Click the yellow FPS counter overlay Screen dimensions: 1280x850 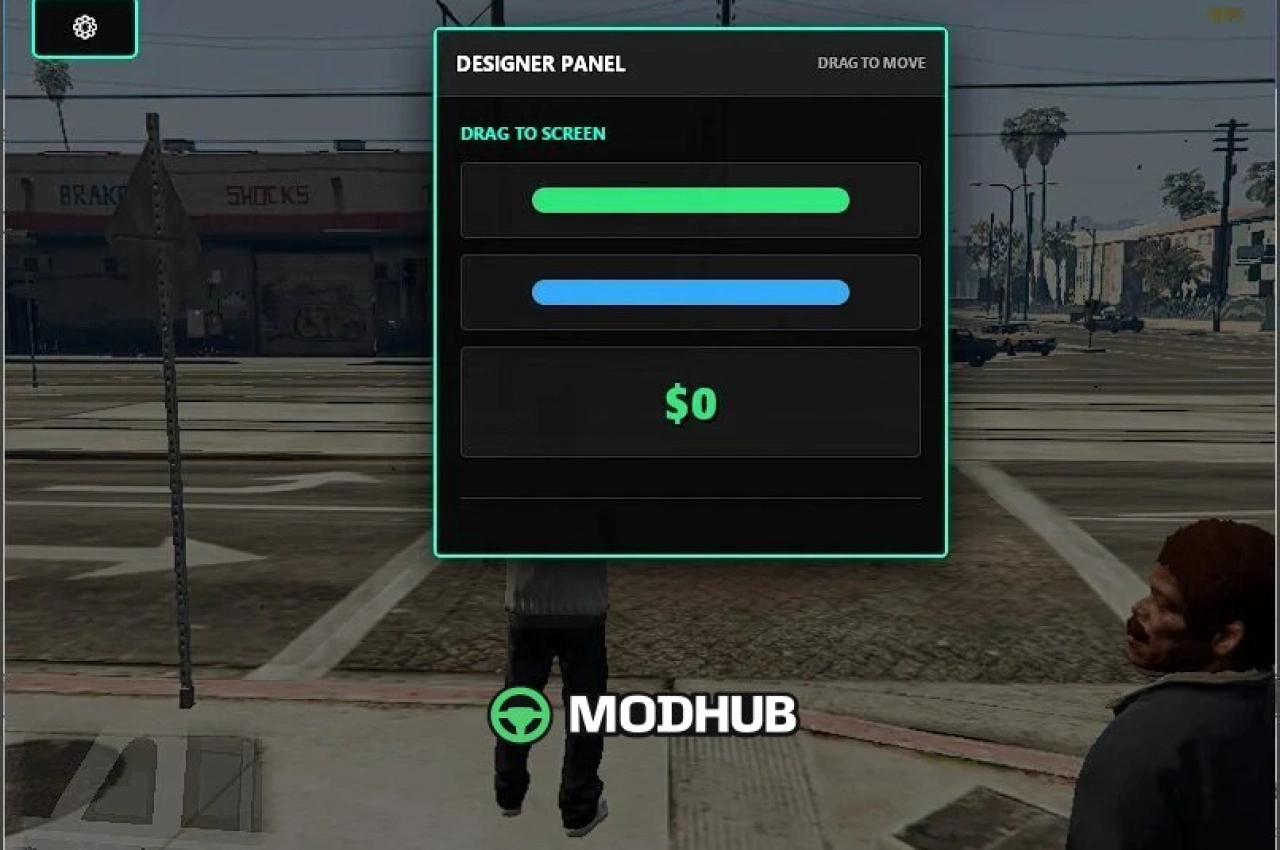pyautogui.click(x=1221, y=15)
